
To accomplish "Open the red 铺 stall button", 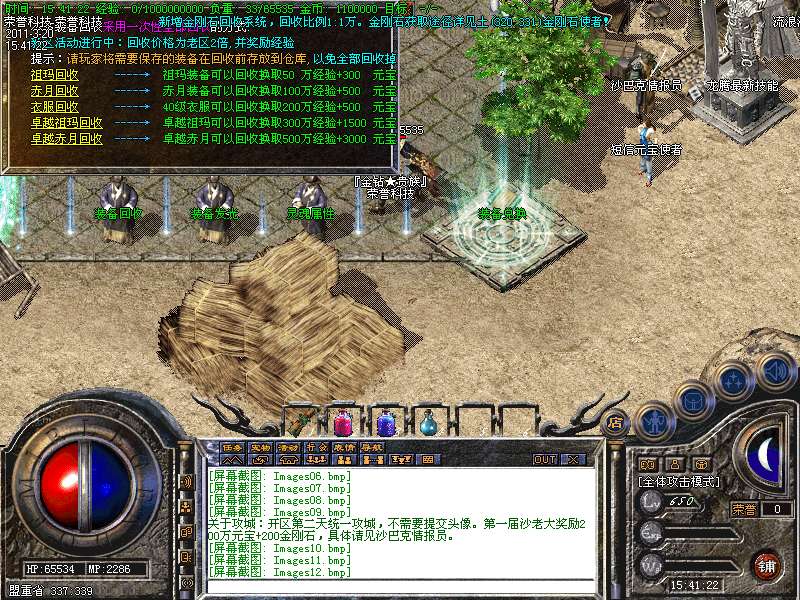I will pos(766,566).
